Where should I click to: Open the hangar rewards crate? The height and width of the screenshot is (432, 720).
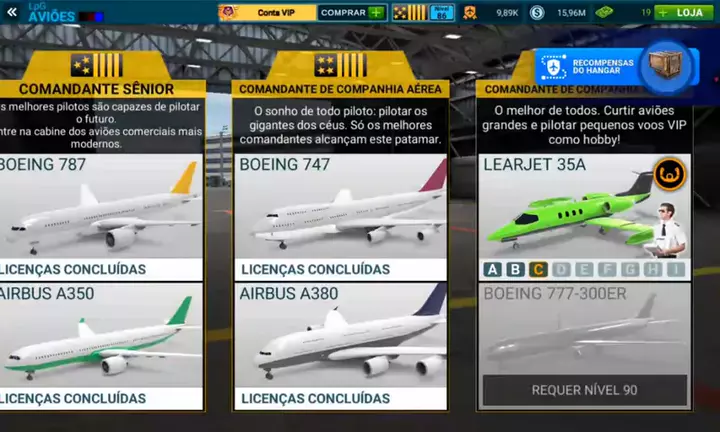[x=664, y=64]
